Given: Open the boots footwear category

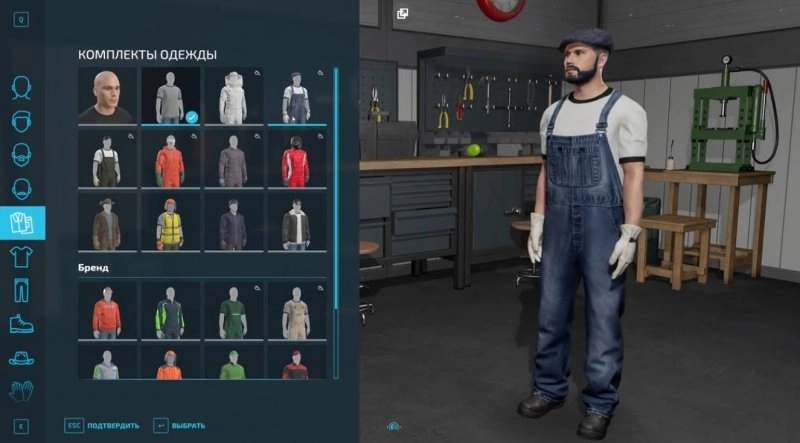Looking at the screenshot, I should click(x=21, y=323).
